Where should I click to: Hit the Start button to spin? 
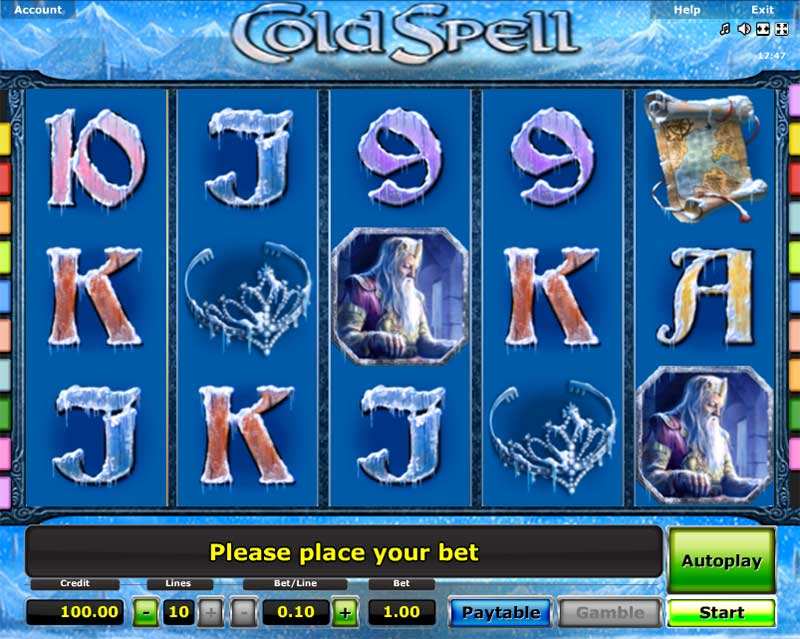721,612
